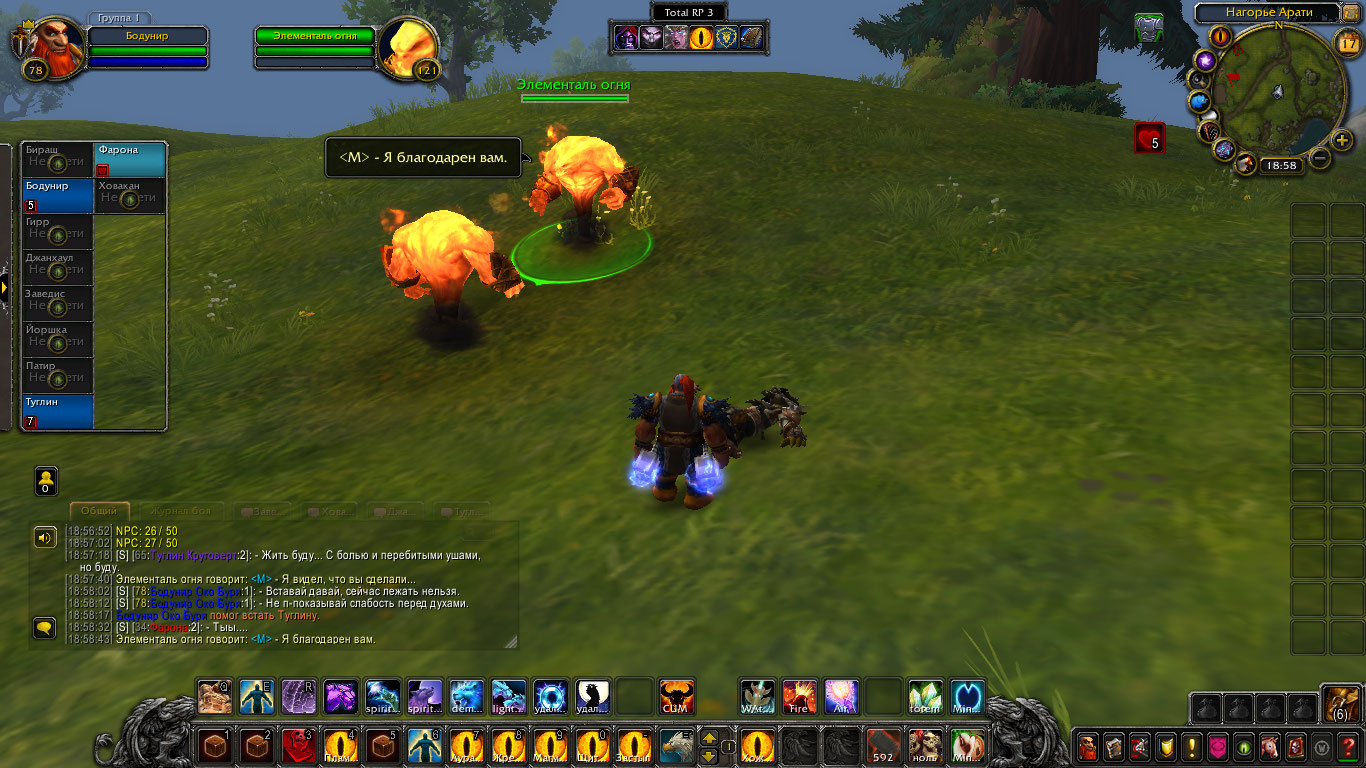Zoom in the minimap with plus button

click(x=1343, y=141)
